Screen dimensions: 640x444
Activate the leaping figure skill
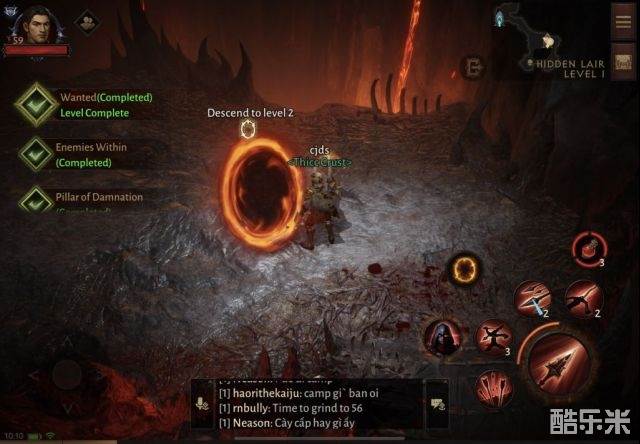pos(493,337)
